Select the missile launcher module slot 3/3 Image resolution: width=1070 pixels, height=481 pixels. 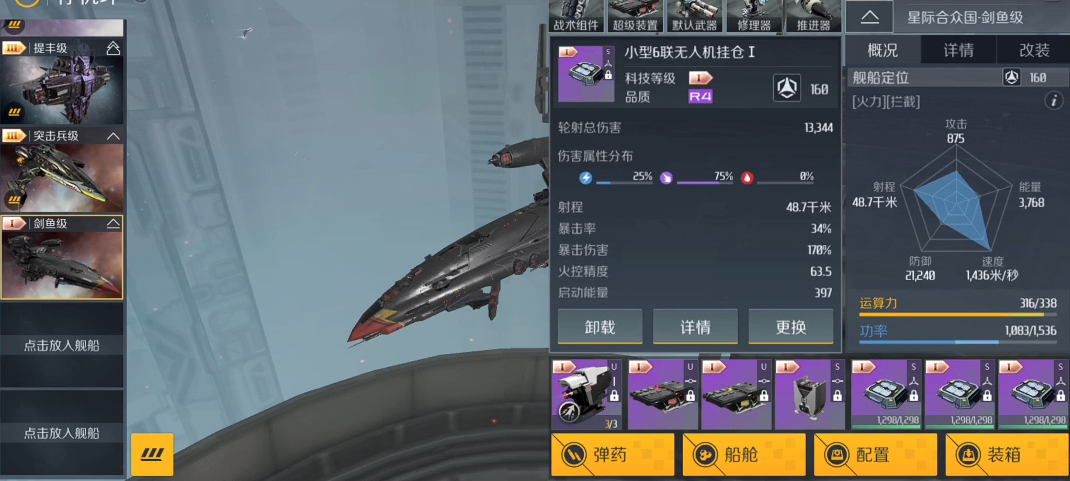pyautogui.click(x=586, y=395)
